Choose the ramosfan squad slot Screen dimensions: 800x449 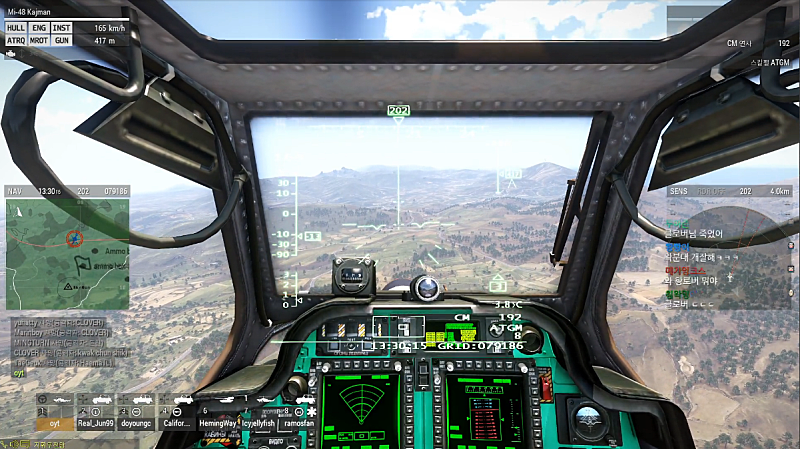(x=300, y=422)
